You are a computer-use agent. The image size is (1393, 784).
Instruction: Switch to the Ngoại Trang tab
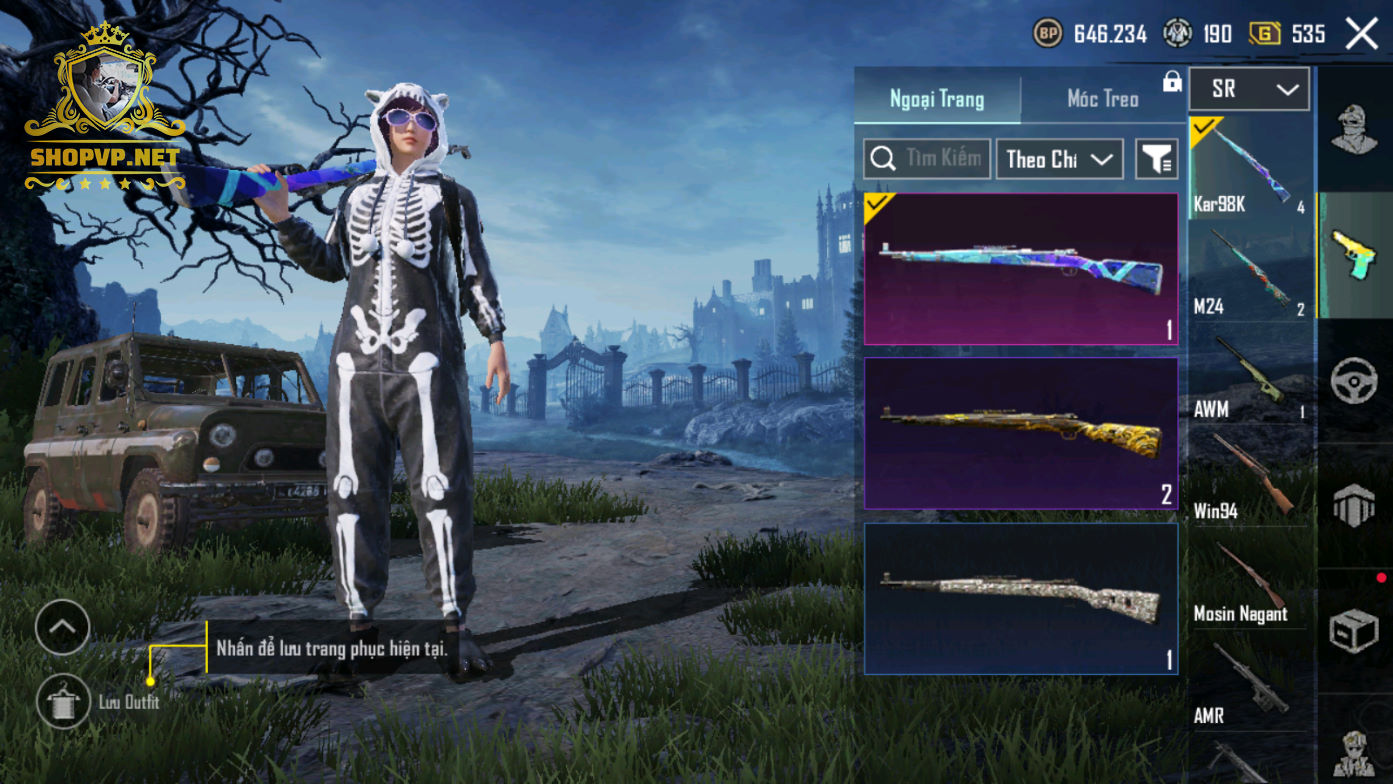click(x=937, y=99)
